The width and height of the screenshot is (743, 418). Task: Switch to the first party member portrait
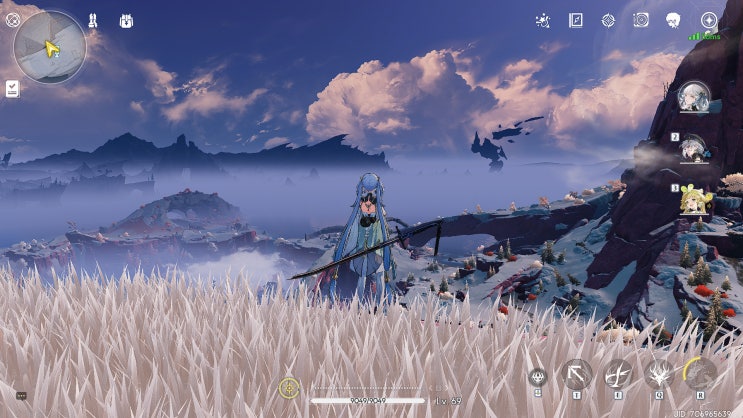(694, 97)
